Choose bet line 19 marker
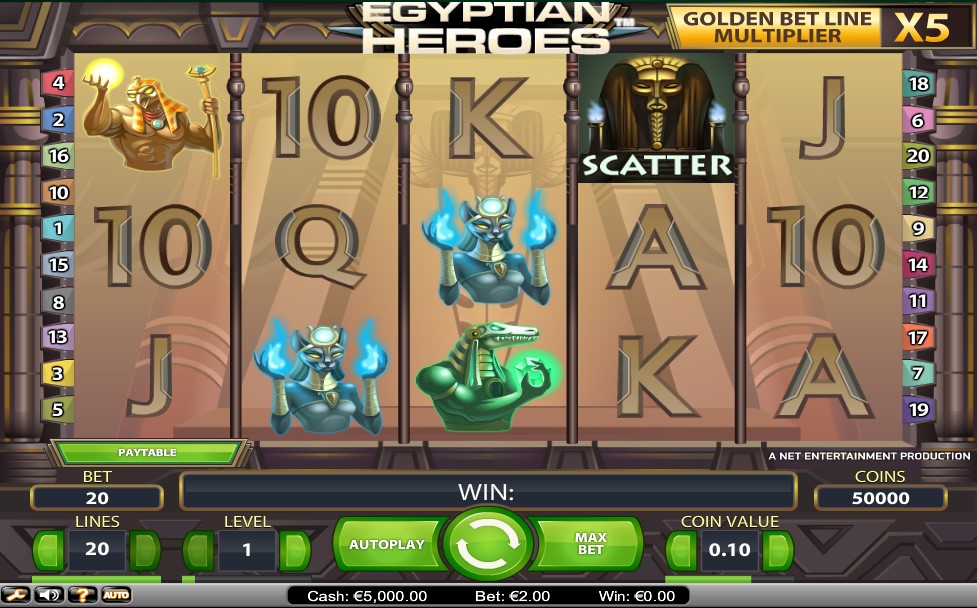The width and height of the screenshot is (977, 608). pos(918,409)
